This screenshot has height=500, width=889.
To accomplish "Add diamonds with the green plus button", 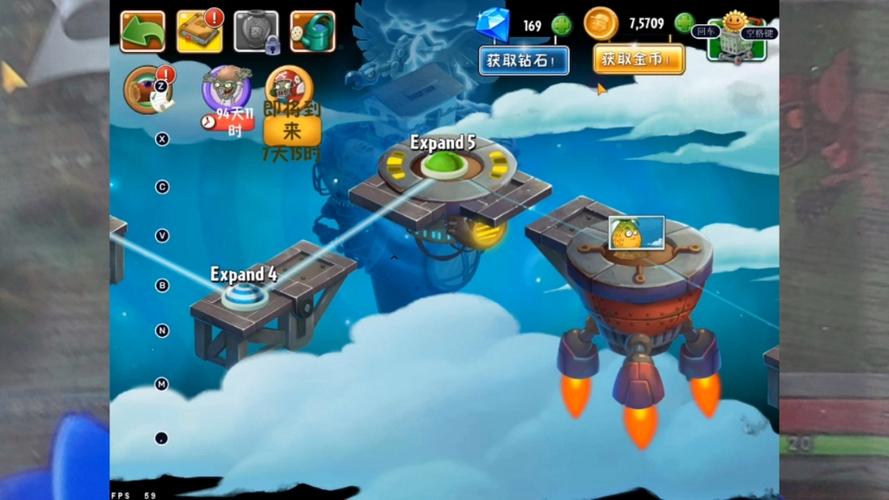I will 562,25.
